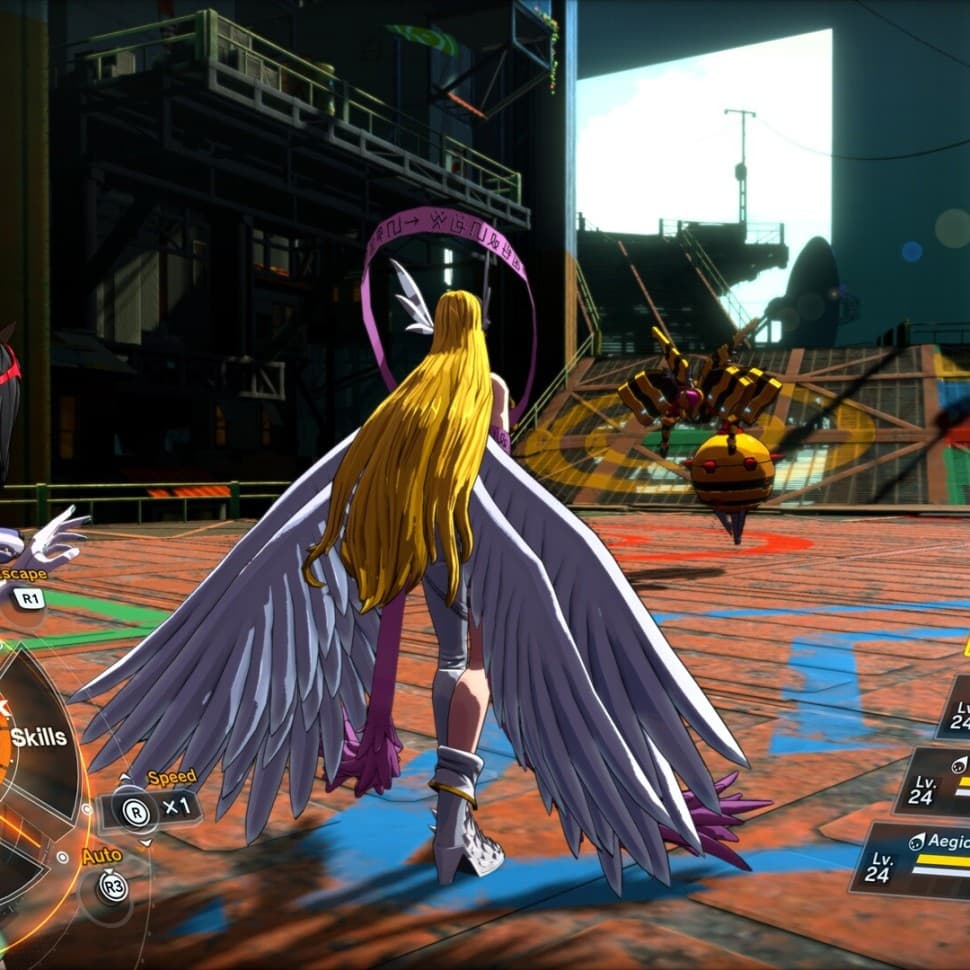The image size is (970, 970).
Task: Choose Skills on the command wheel
Action: tap(38, 738)
